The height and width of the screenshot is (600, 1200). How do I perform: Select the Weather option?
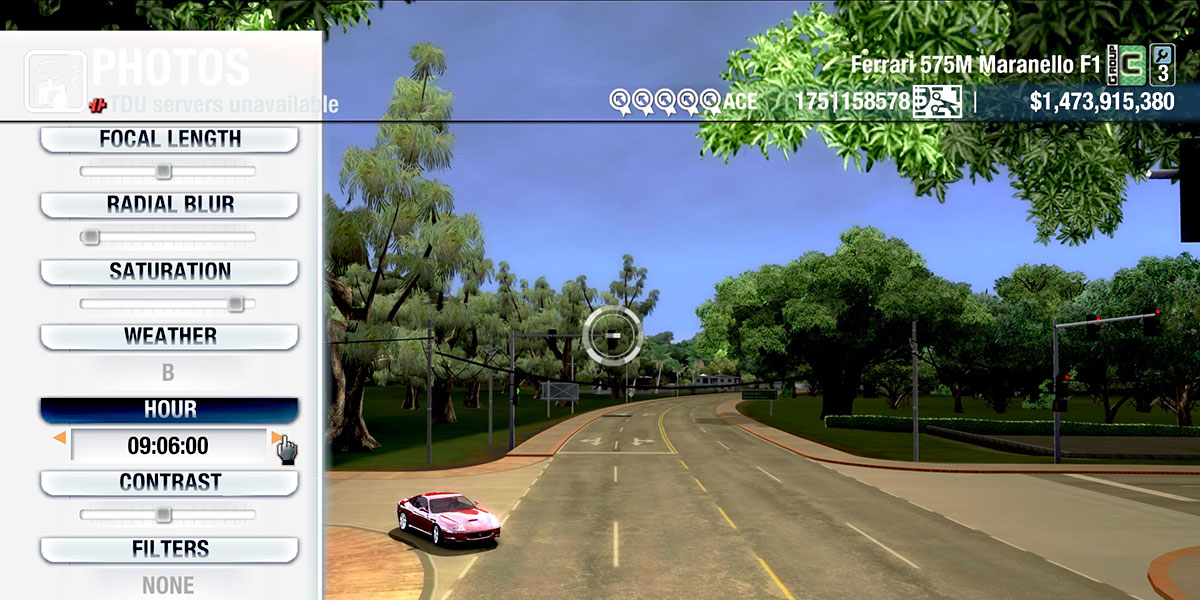click(x=169, y=337)
